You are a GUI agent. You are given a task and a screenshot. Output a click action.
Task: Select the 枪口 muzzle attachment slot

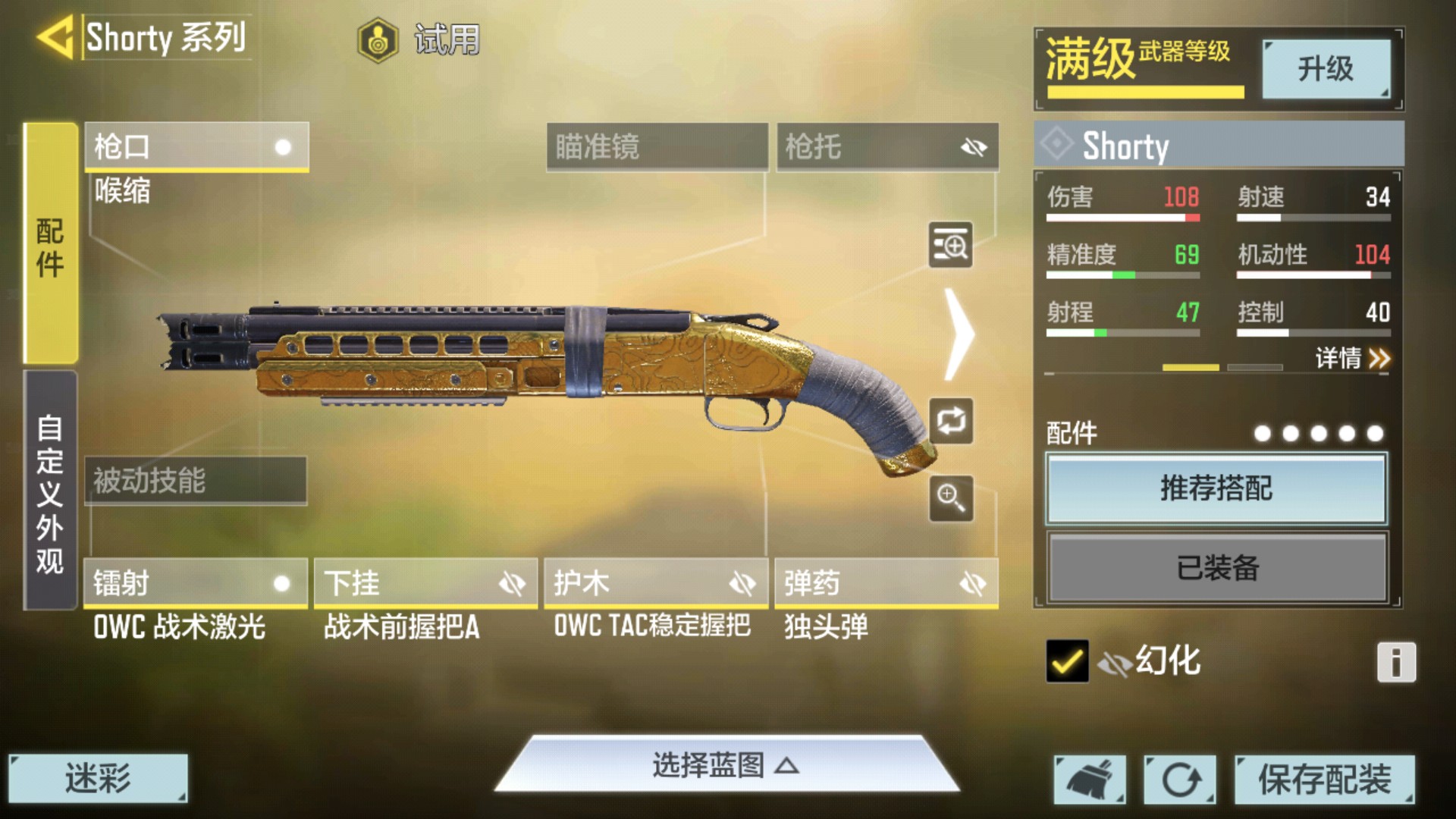click(196, 146)
